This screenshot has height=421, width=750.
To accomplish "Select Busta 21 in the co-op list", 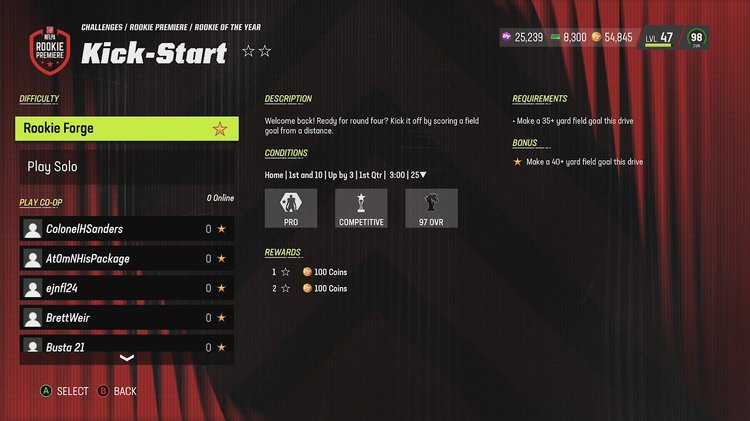I will click(127, 347).
